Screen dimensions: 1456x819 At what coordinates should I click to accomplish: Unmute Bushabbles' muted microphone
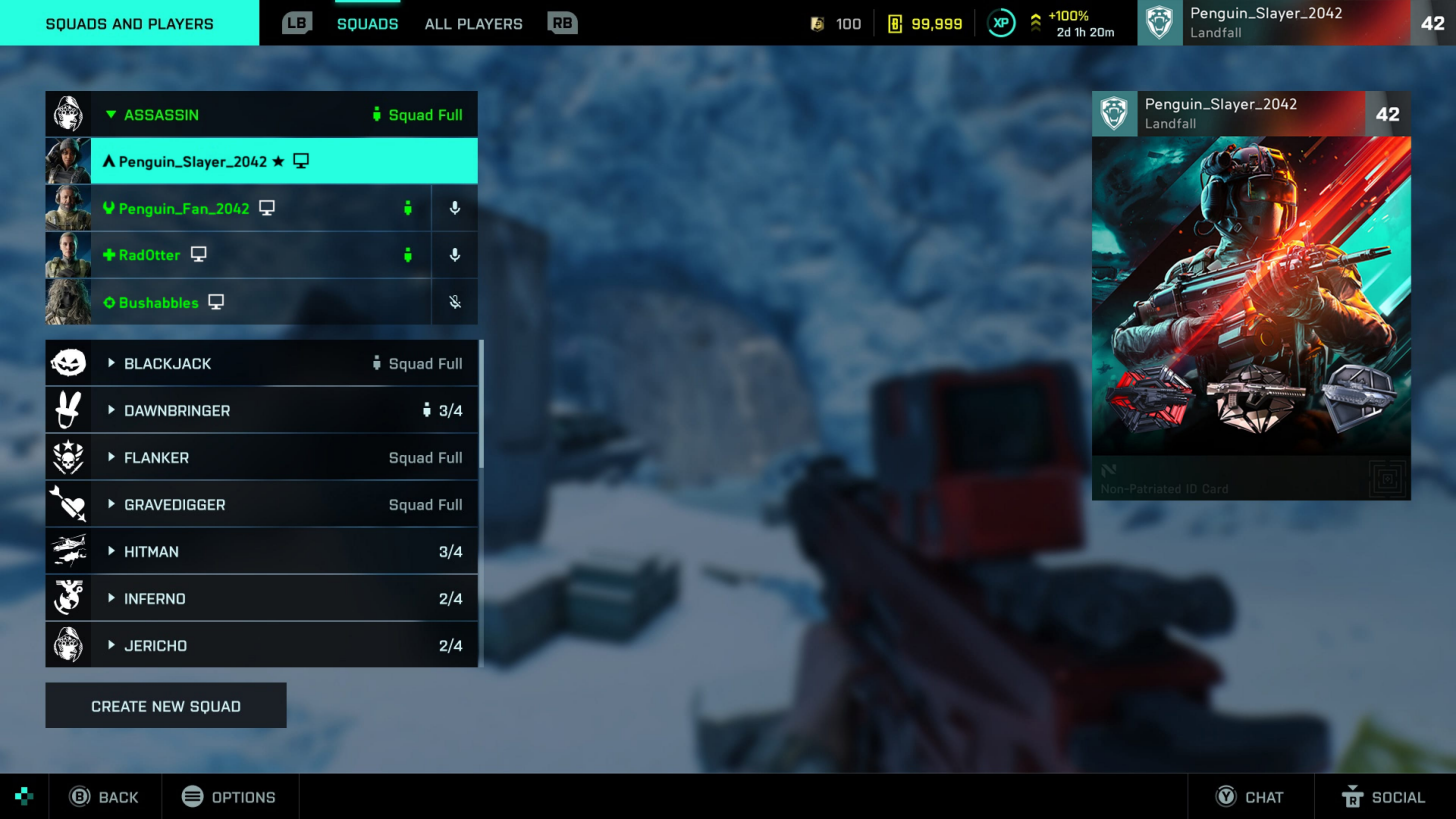[x=454, y=302]
